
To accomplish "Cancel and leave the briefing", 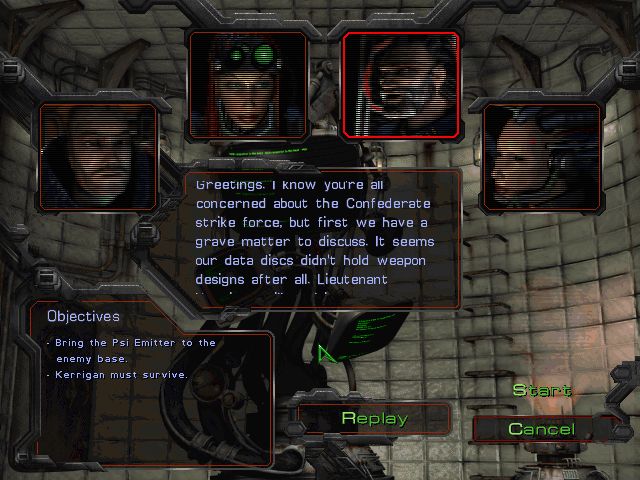I will point(541,429).
